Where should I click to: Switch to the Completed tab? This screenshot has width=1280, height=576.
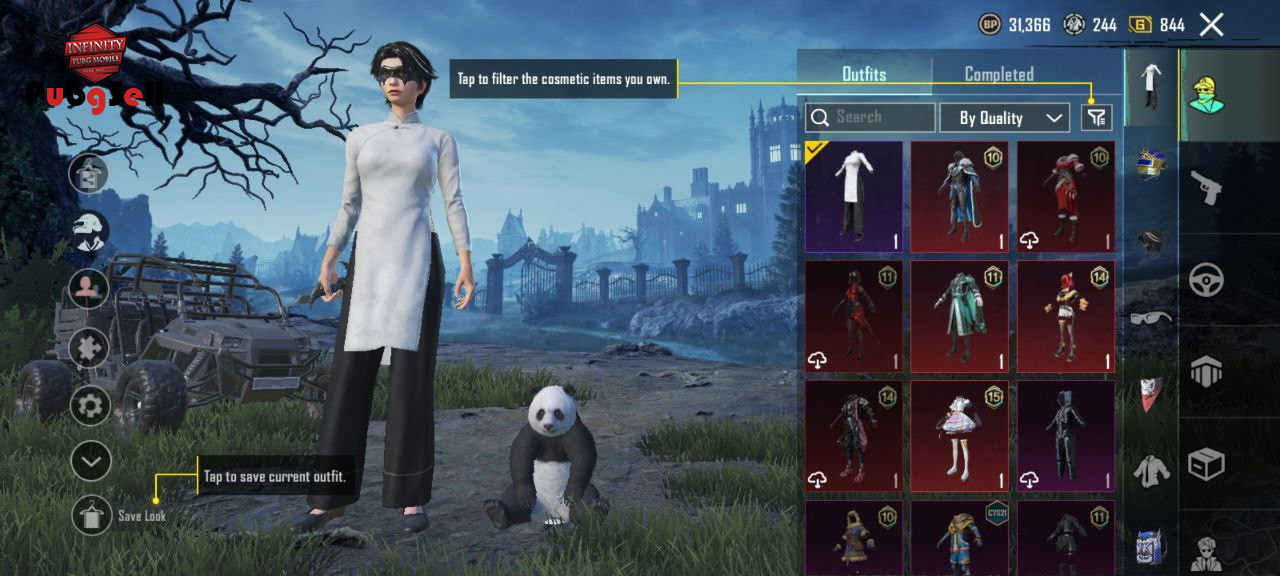point(998,74)
